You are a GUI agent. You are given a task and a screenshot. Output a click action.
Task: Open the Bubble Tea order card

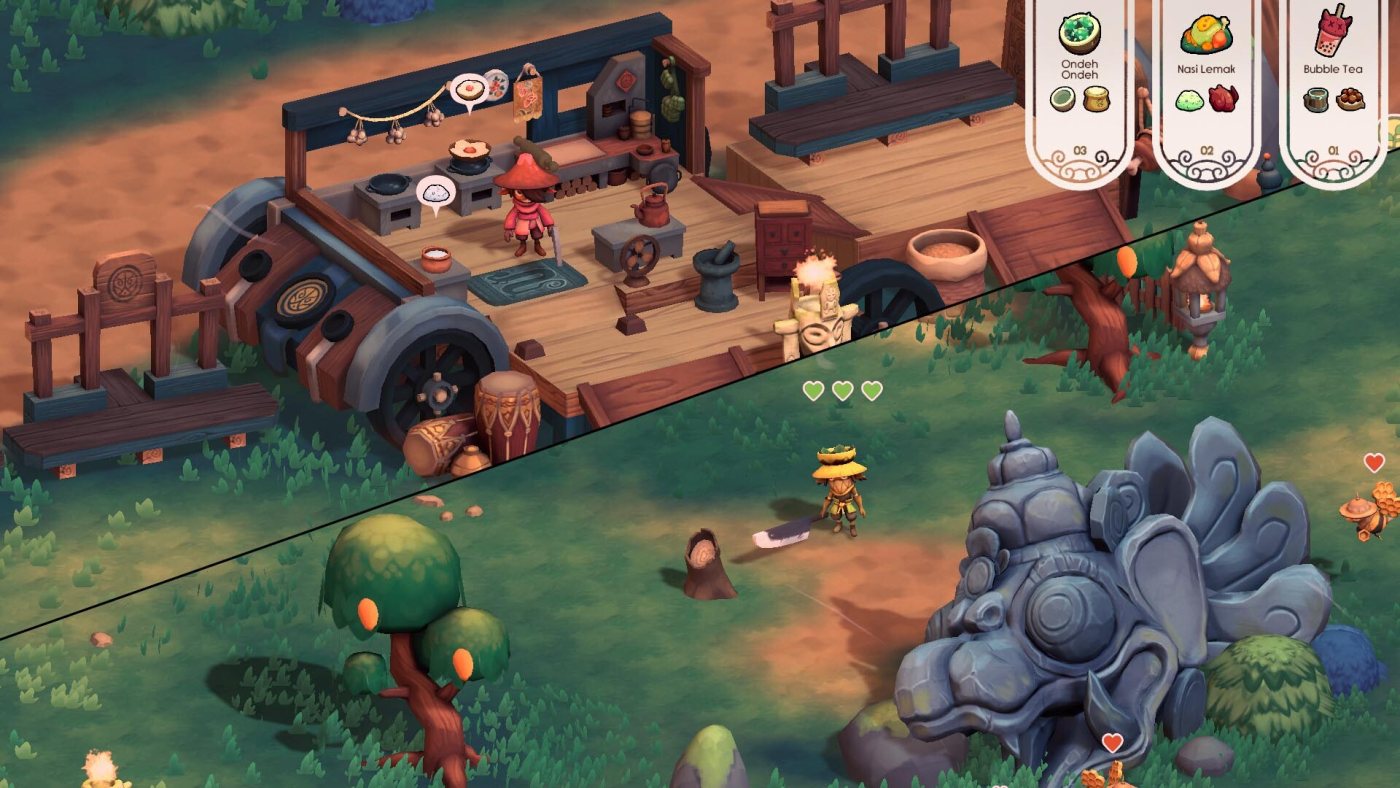point(1333,85)
